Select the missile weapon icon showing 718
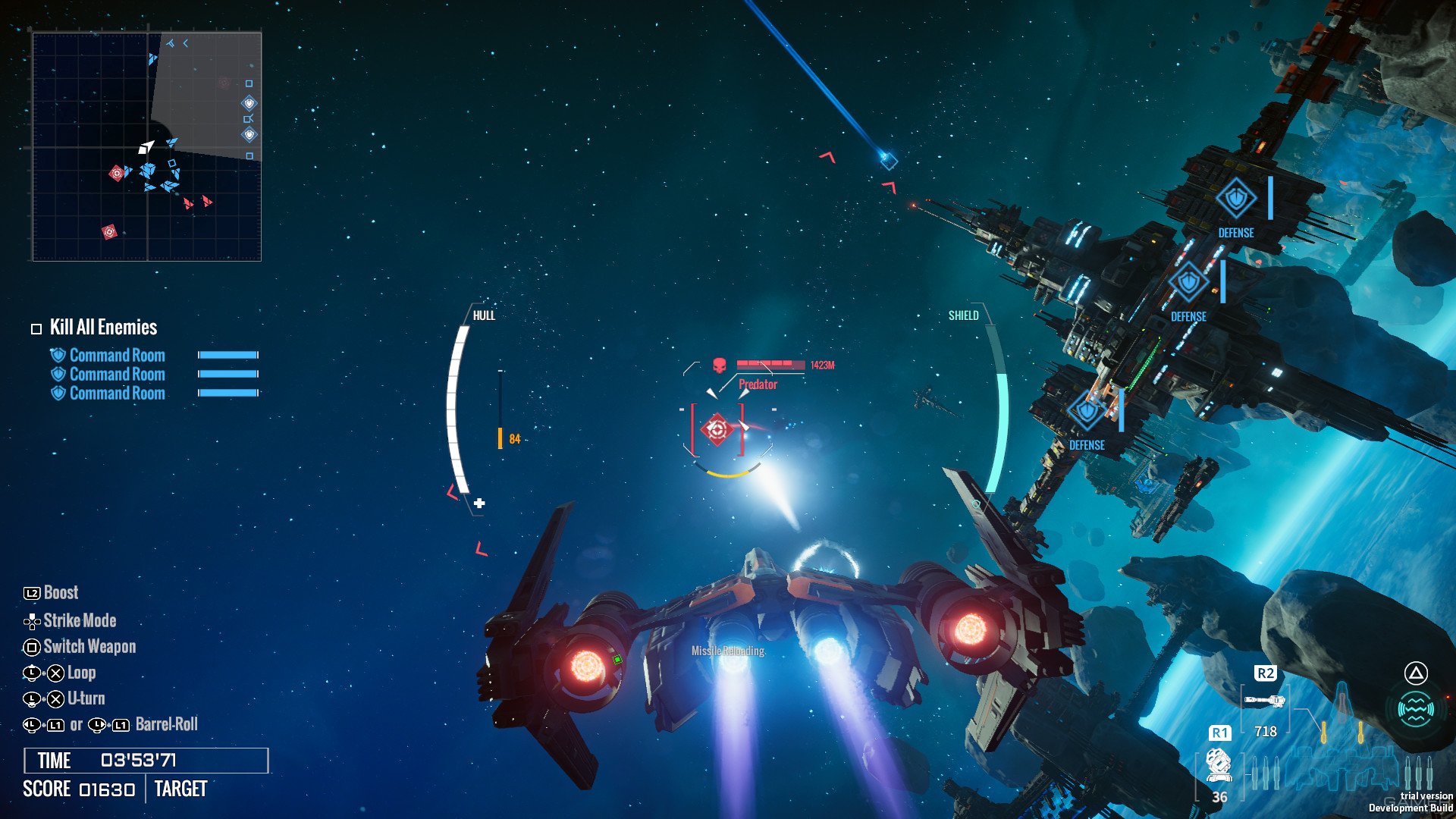1456x819 pixels. click(x=1264, y=701)
